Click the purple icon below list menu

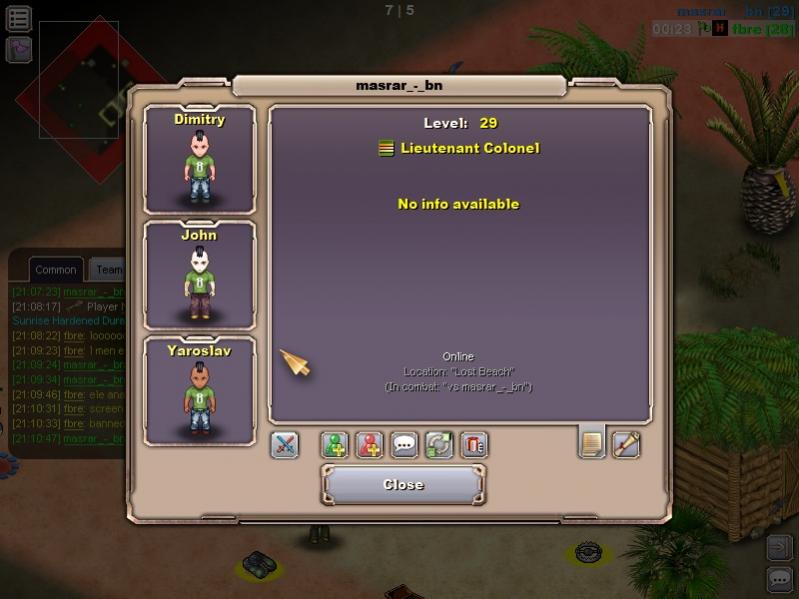(x=19, y=49)
